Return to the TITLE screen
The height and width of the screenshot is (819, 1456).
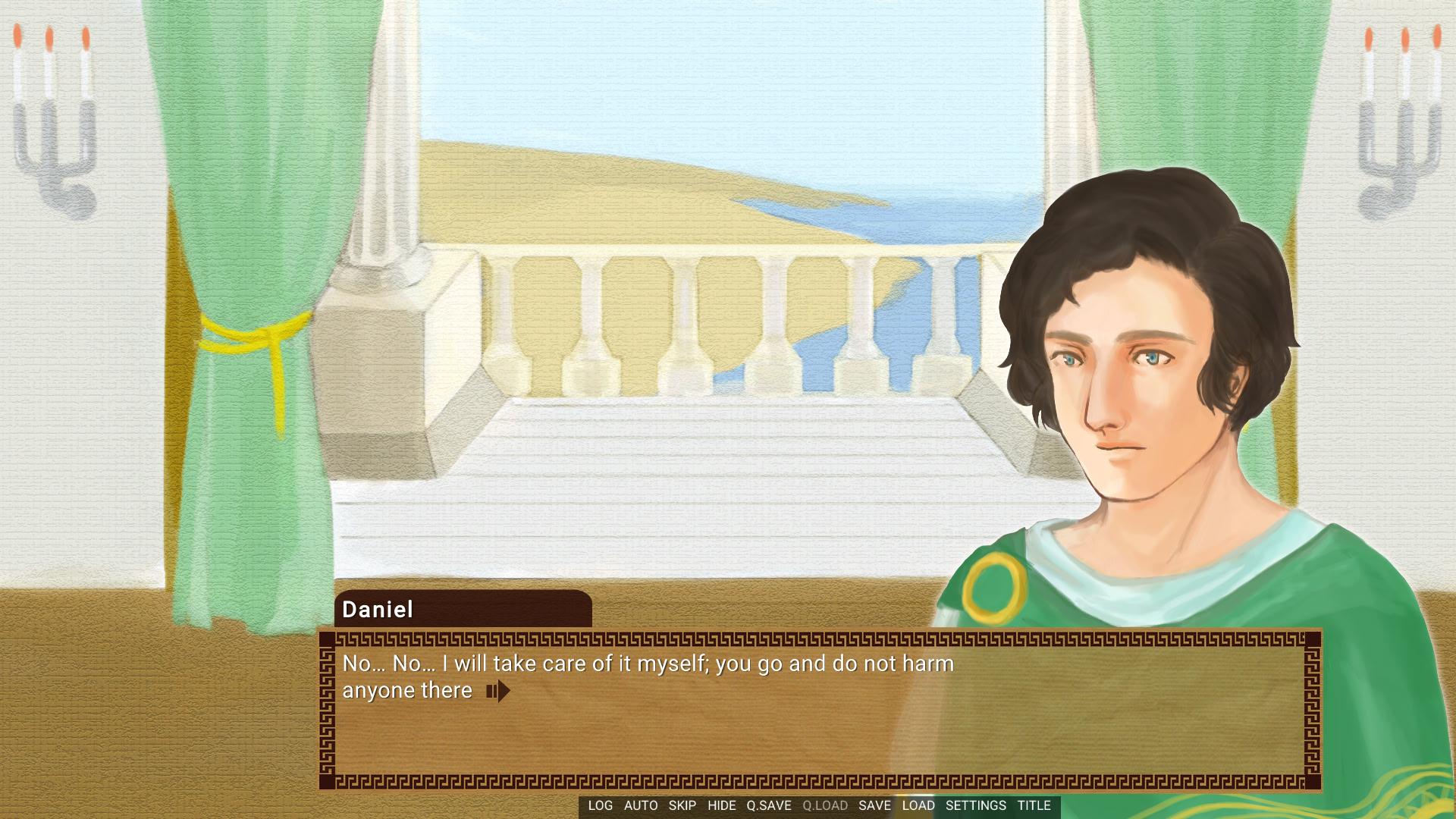pos(1034,806)
